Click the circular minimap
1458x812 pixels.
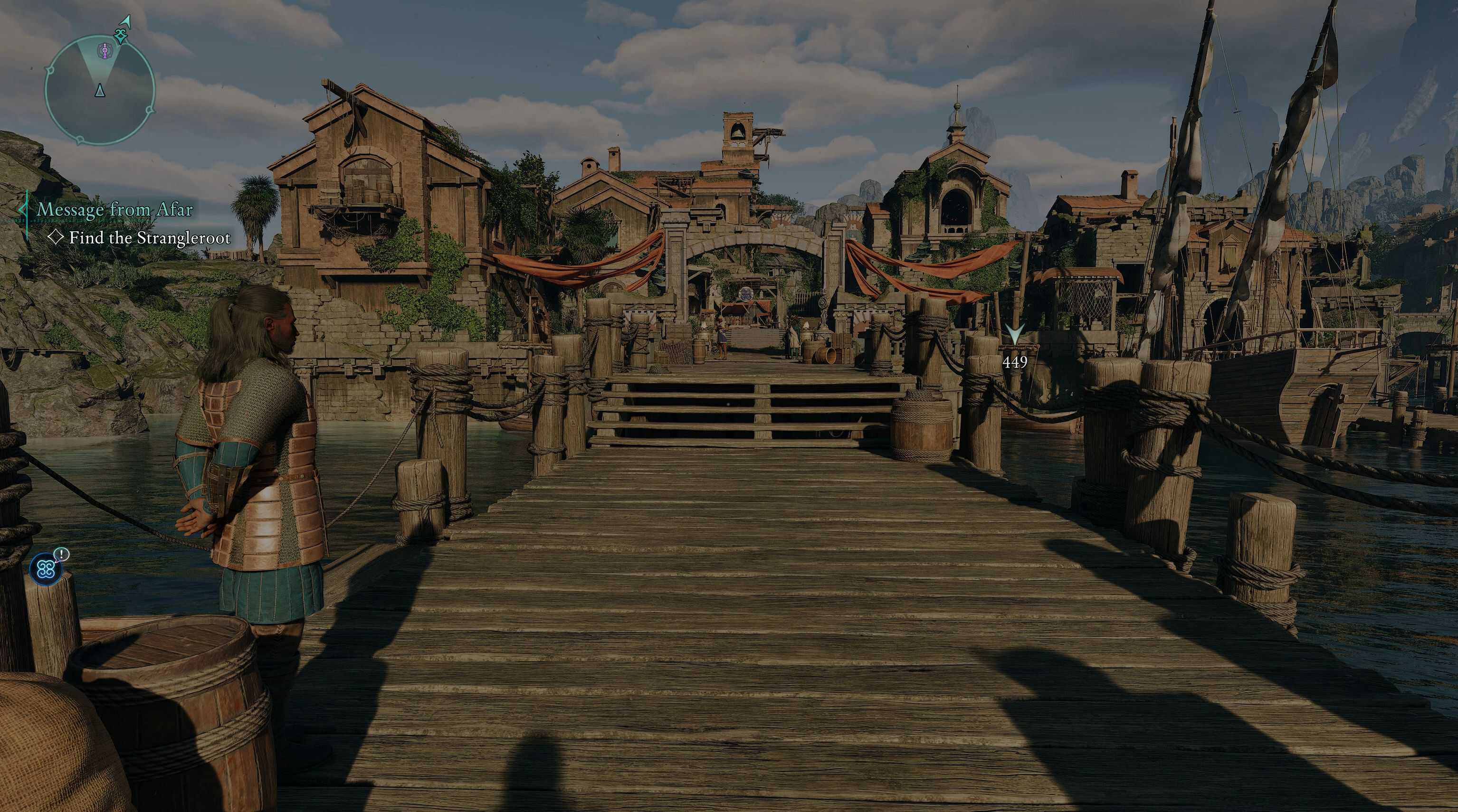pyautogui.click(x=100, y=89)
